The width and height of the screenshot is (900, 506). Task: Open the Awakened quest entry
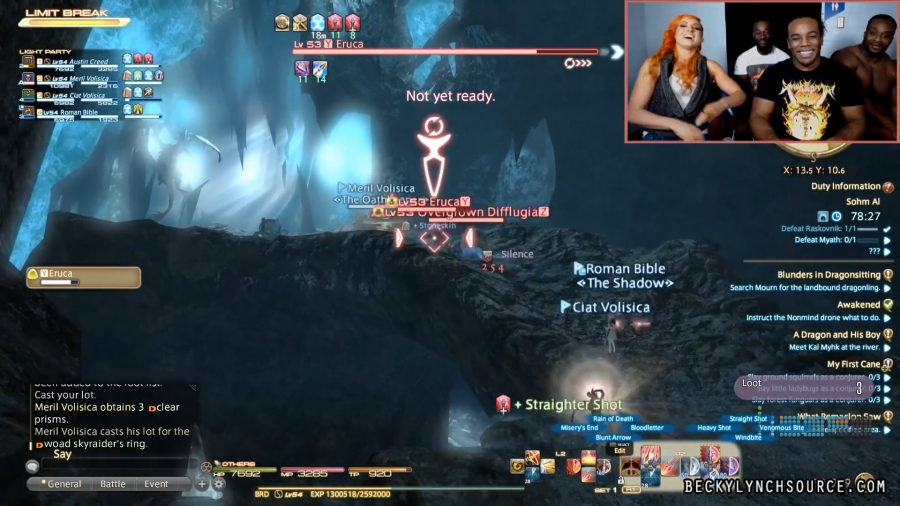click(x=858, y=305)
